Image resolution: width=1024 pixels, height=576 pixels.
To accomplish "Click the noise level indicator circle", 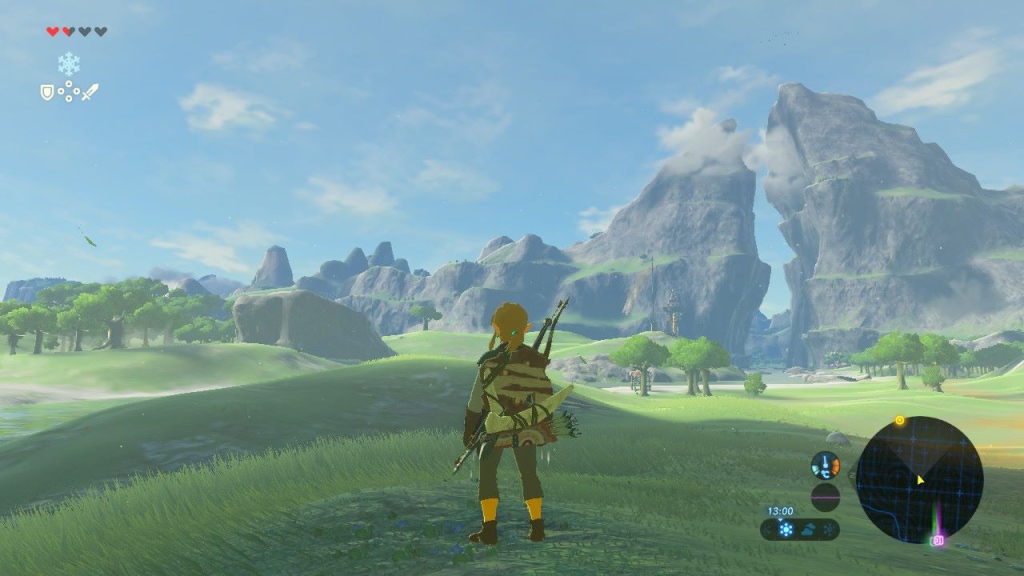I will [825, 497].
